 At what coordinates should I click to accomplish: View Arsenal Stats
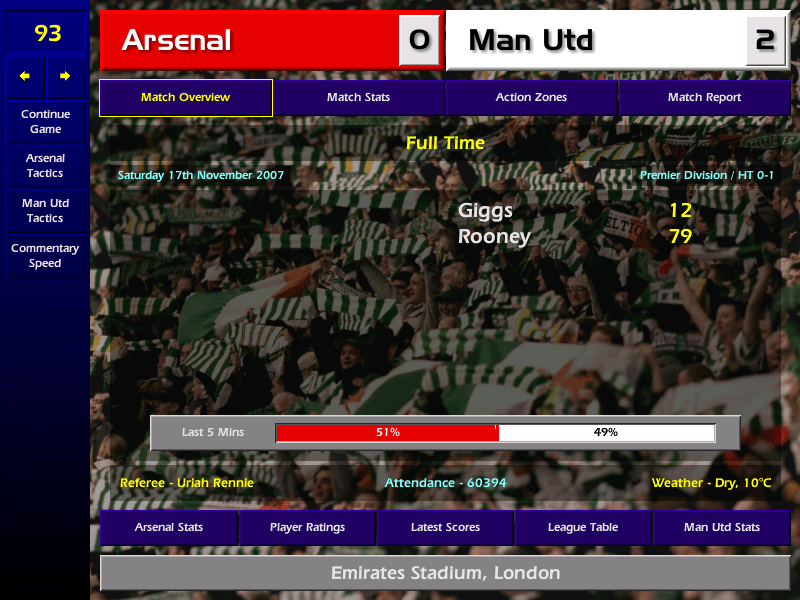click(x=169, y=527)
